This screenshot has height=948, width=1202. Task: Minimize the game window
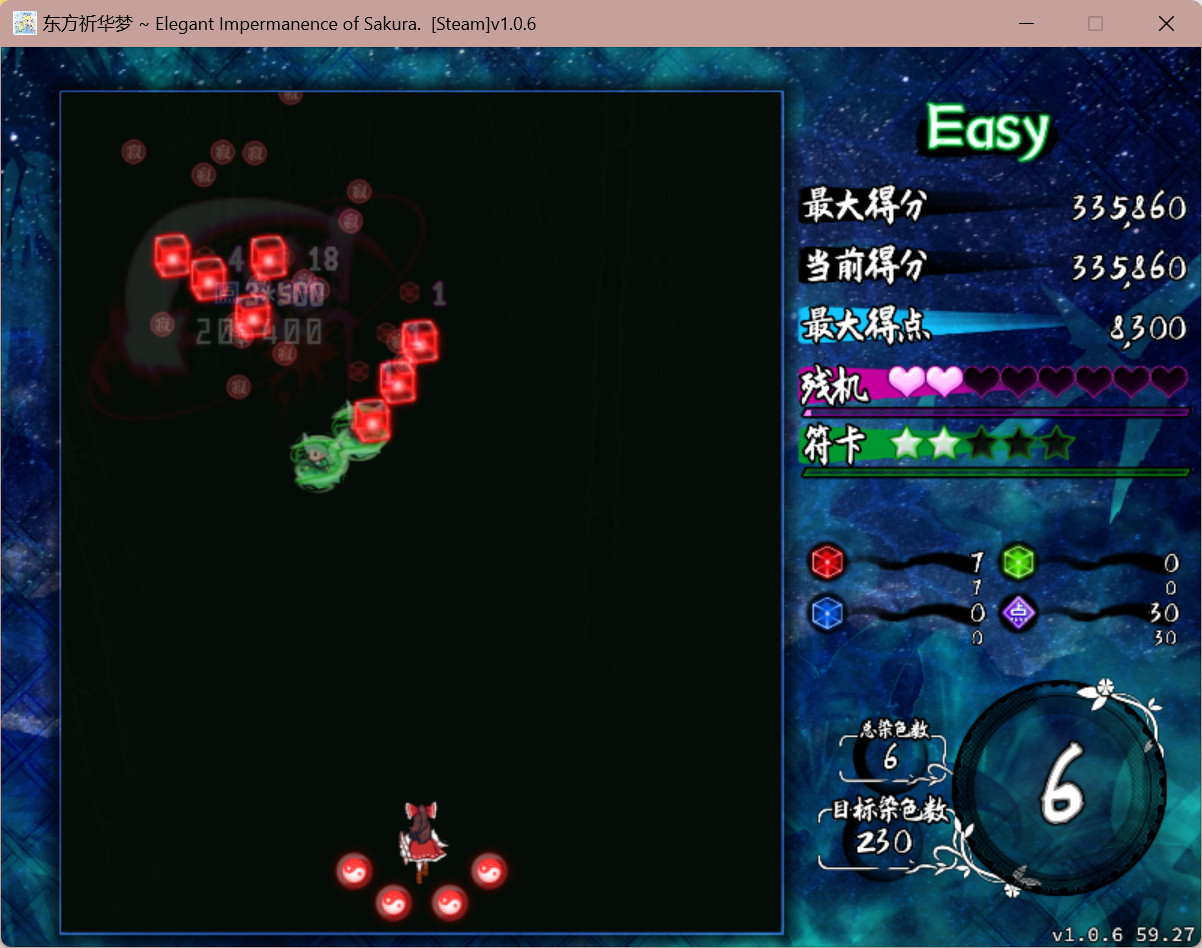1025,23
